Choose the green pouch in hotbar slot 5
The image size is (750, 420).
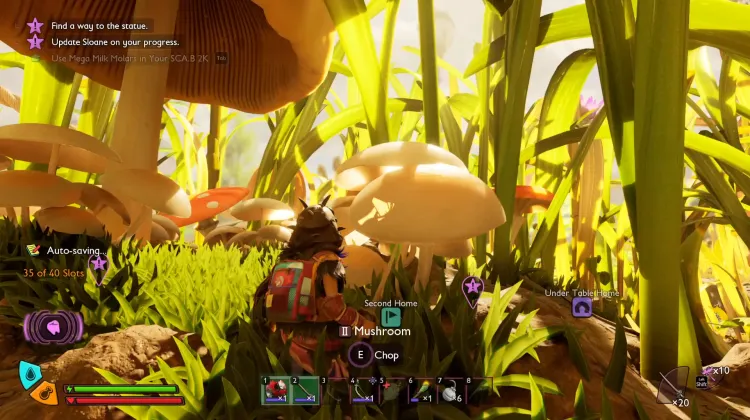(x=391, y=391)
